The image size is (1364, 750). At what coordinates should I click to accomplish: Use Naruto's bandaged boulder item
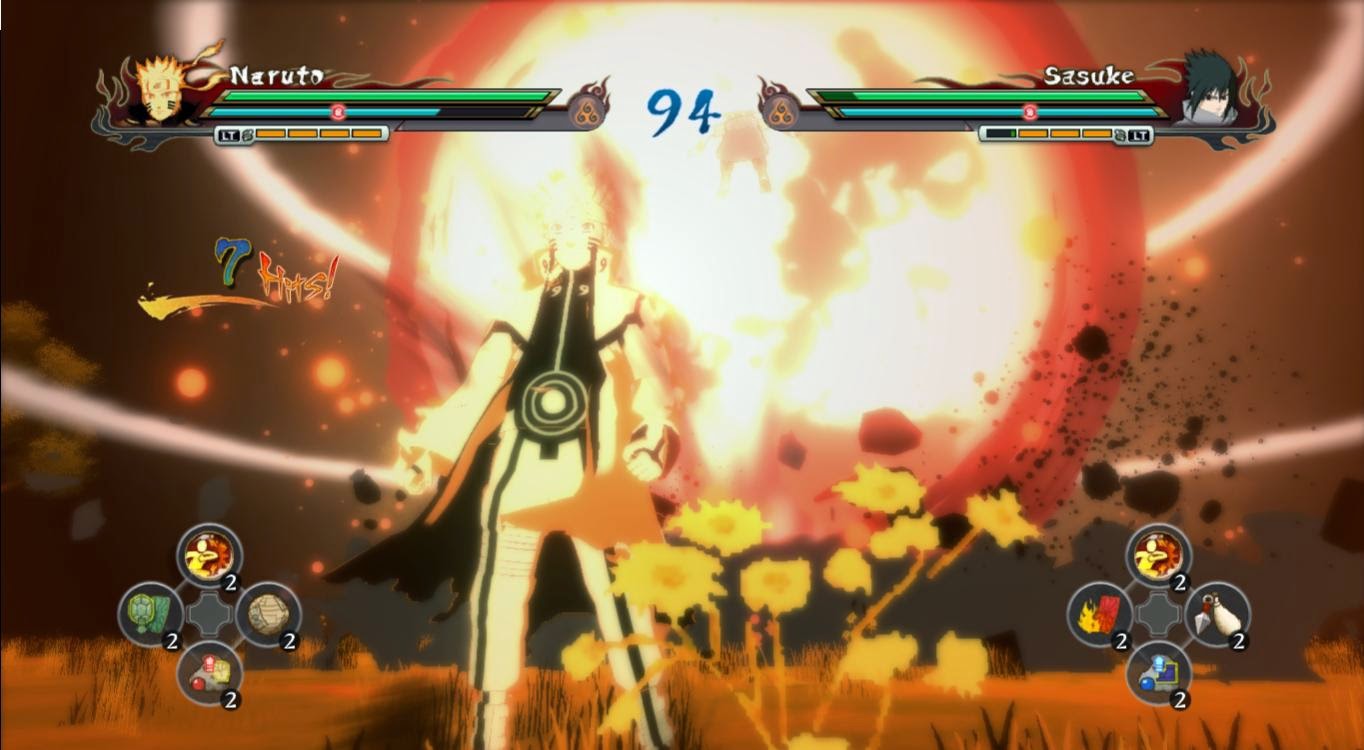click(x=267, y=613)
